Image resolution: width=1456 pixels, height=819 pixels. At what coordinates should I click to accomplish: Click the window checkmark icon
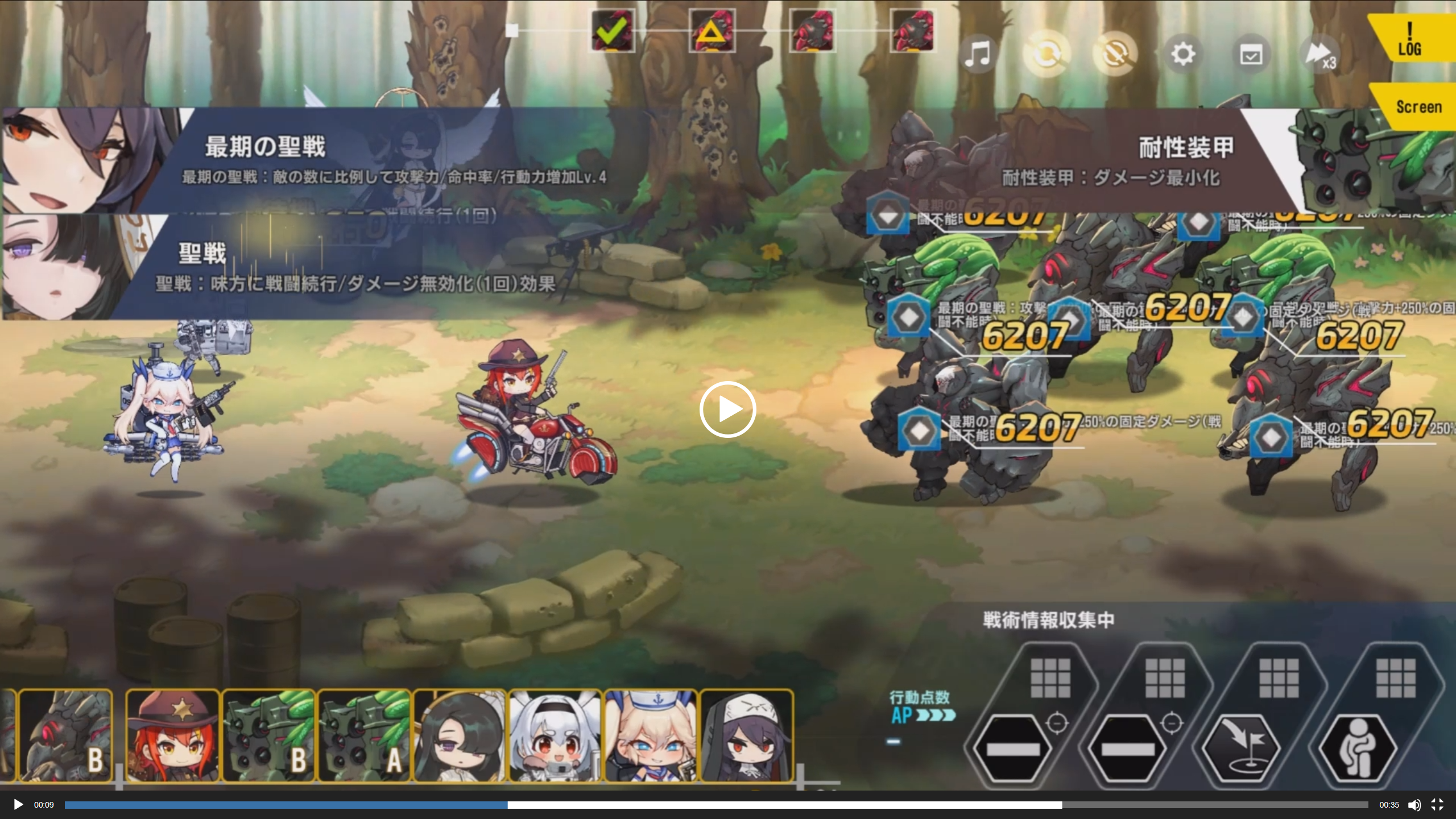[1251, 55]
